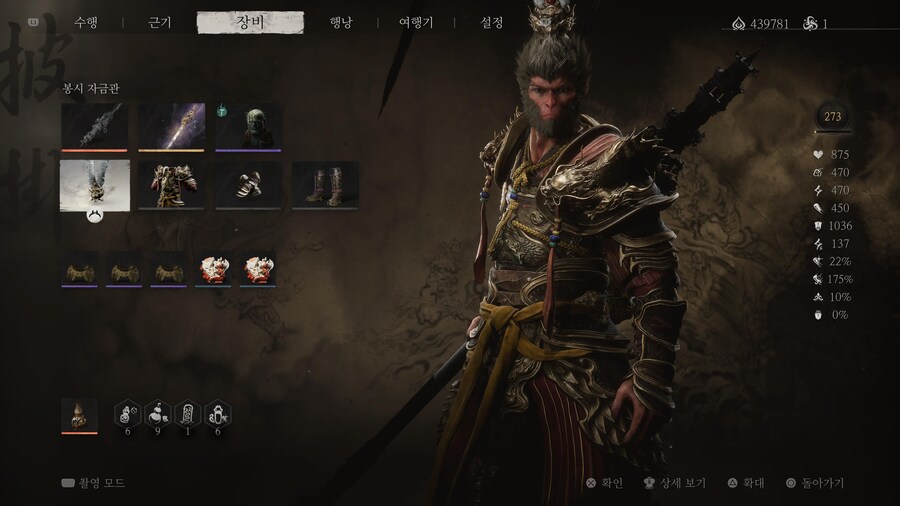Select the talisman tablet quick item
Image resolution: width=900 pixels, height=506 pixels.
coord(188,414)
